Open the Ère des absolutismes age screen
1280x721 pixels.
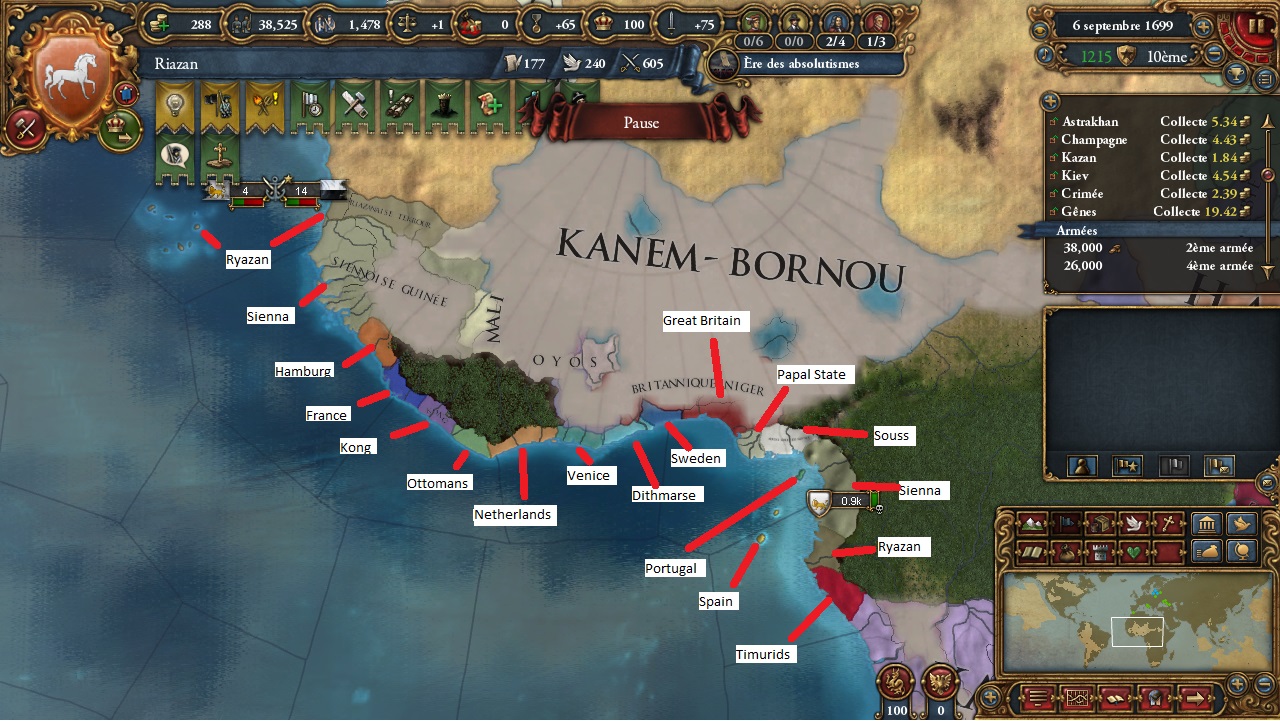[800, 63]
